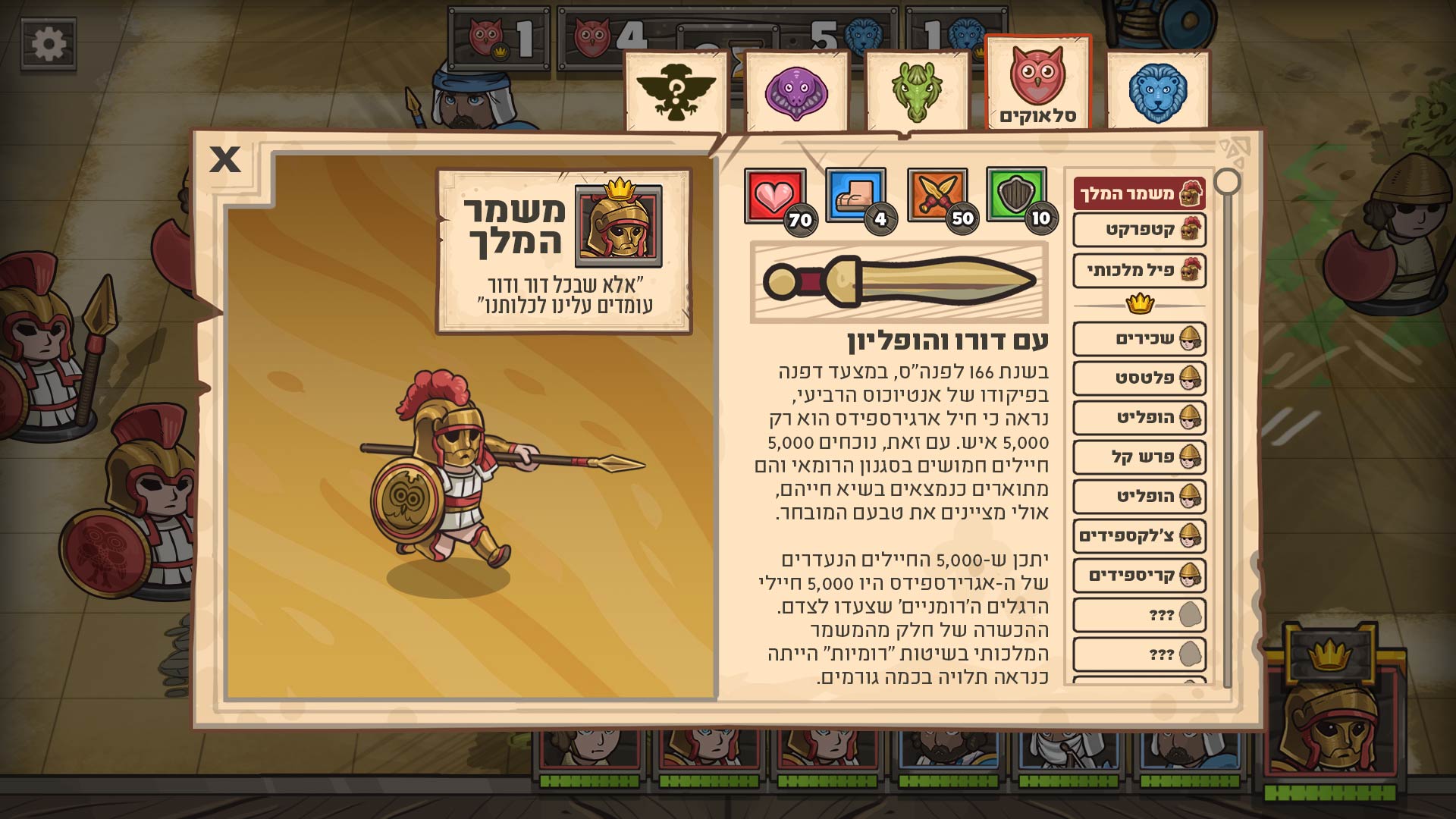1456x819 pixels.
Task: Choose the פרש קל unit entry
Action: pos(1139,457)
